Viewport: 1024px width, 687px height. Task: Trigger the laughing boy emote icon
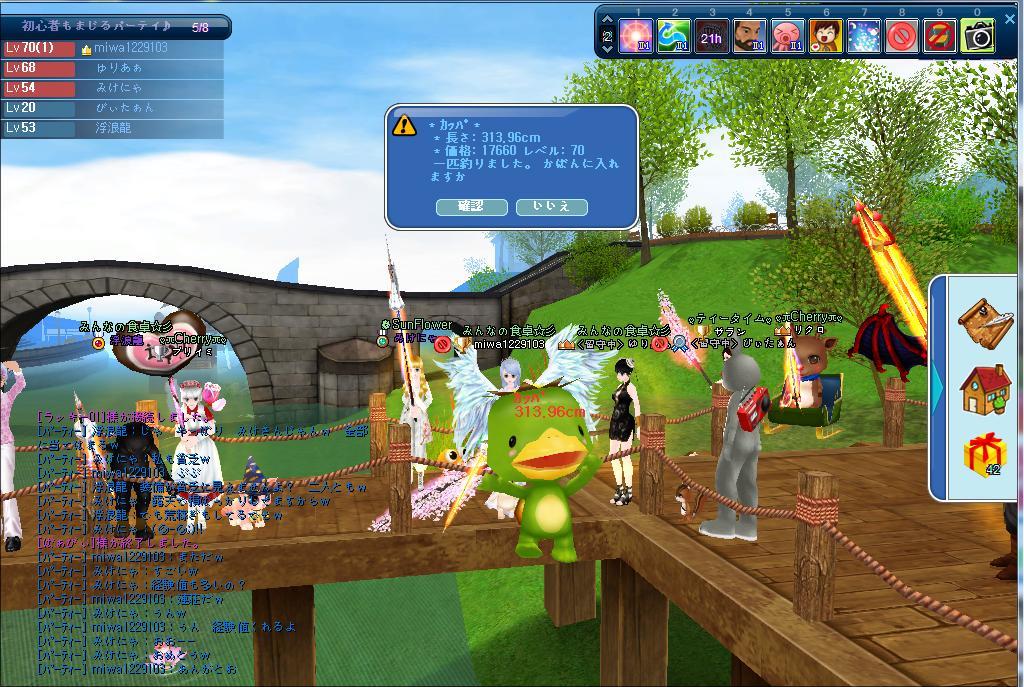tap(825, 37)
